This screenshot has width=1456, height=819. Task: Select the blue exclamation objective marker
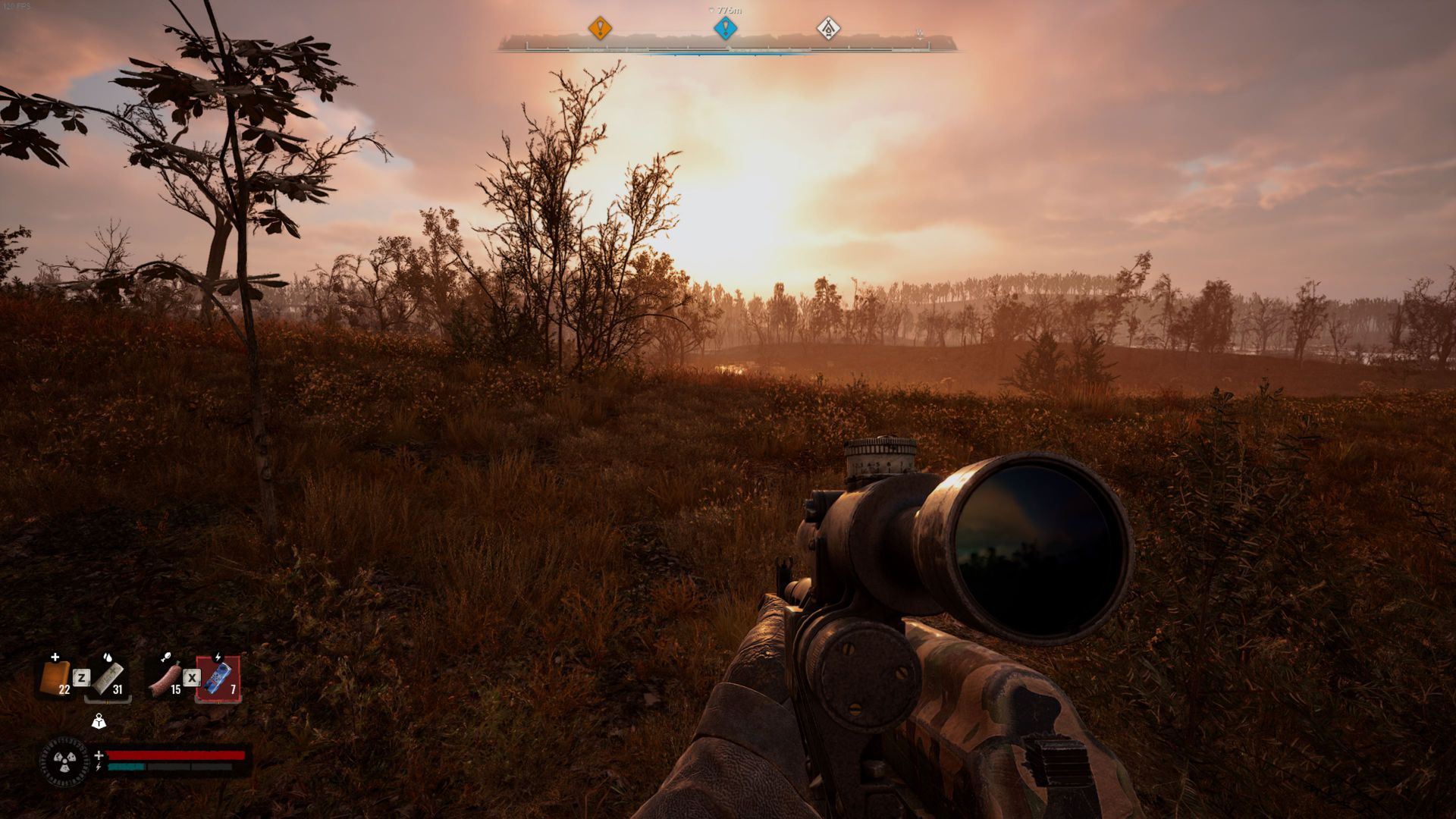[726, 29]
